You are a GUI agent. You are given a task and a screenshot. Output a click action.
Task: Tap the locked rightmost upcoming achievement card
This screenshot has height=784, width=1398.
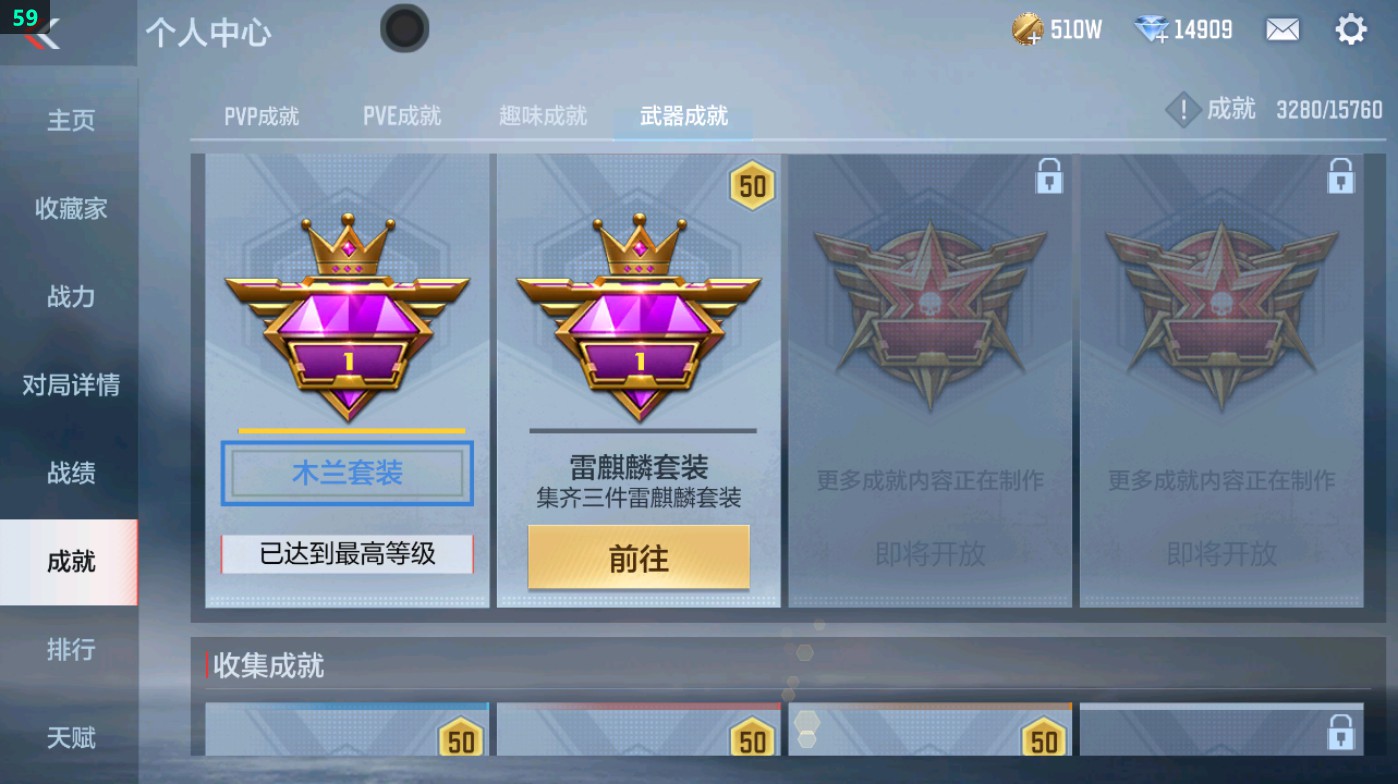1225,380
